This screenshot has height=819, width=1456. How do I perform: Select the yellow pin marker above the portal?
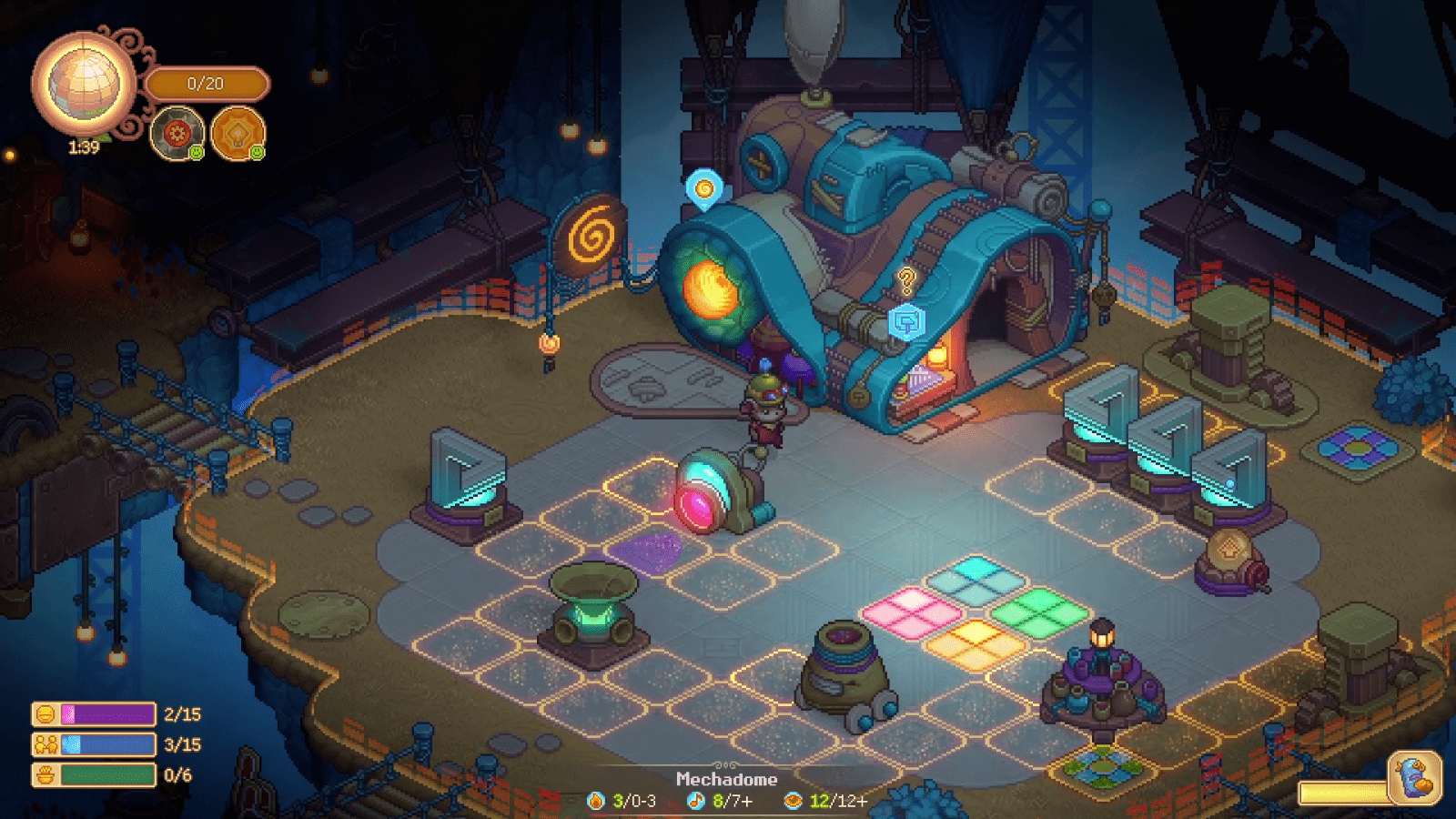pyautogui.click(x=703, y=191)
